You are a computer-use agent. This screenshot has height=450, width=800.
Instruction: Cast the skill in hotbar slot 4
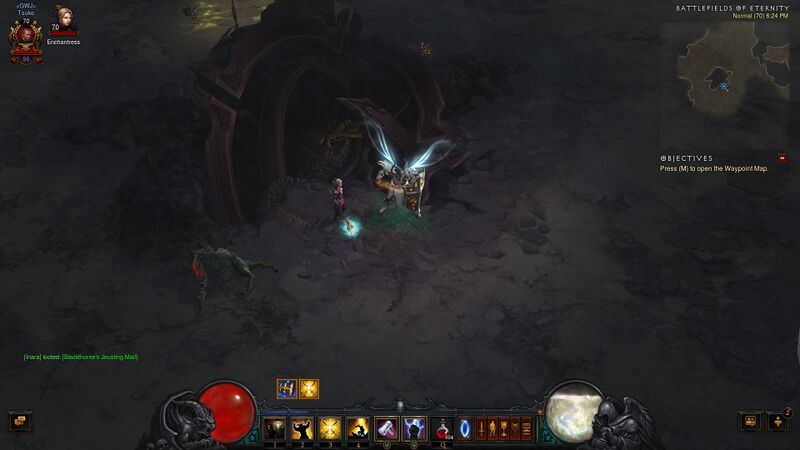(357, 429)
